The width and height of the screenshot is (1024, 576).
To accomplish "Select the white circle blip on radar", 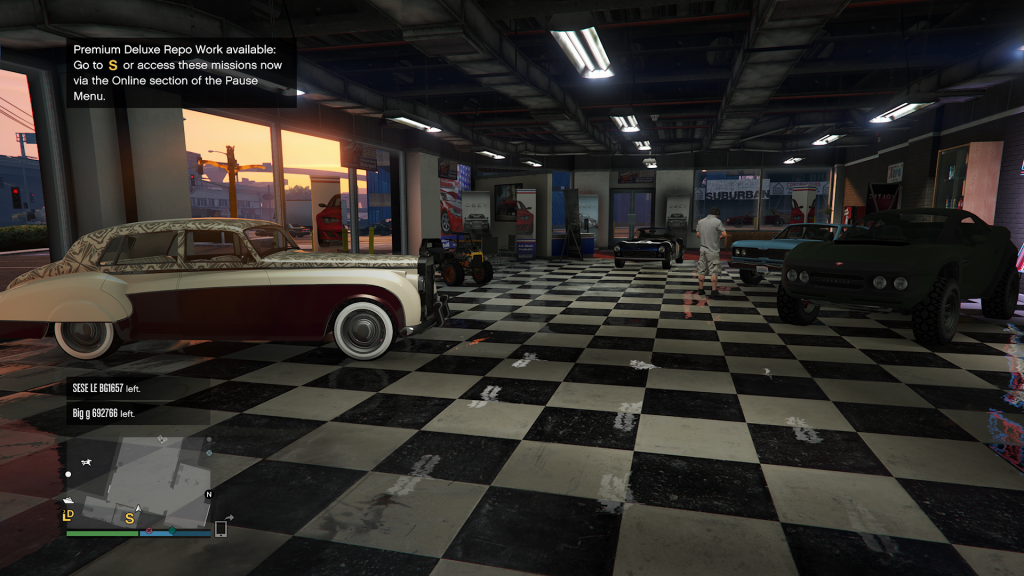I will pyautogui.click(x=68, y=474).
